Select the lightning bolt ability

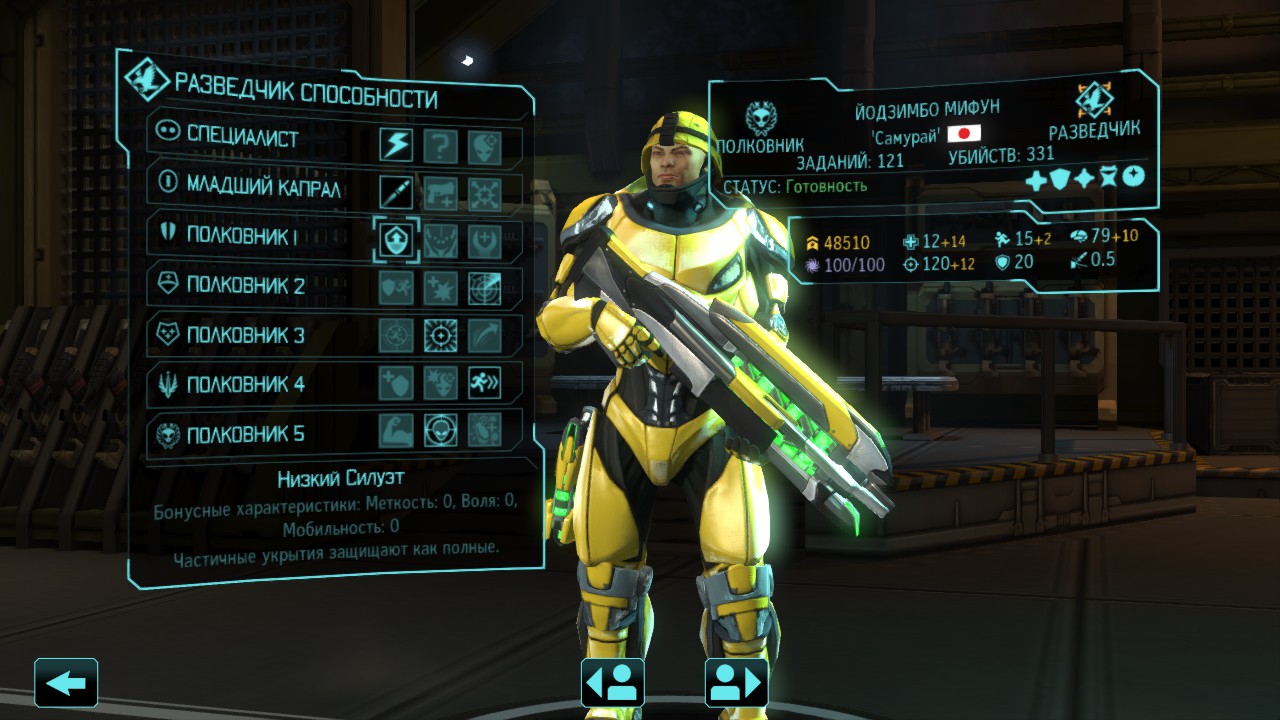click(396, 146)
